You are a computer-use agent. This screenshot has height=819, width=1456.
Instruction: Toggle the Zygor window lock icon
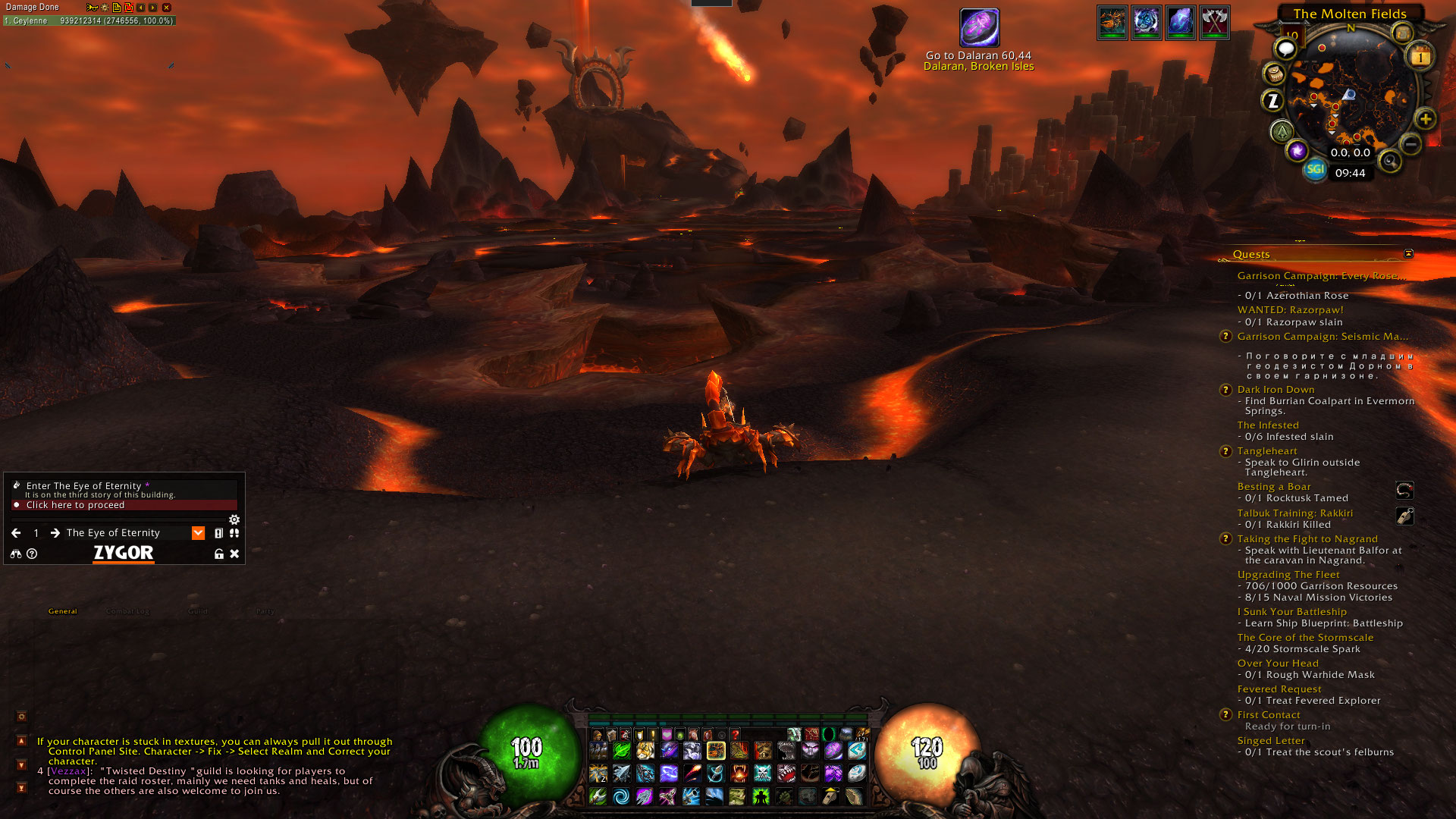[x=219, y=554]
